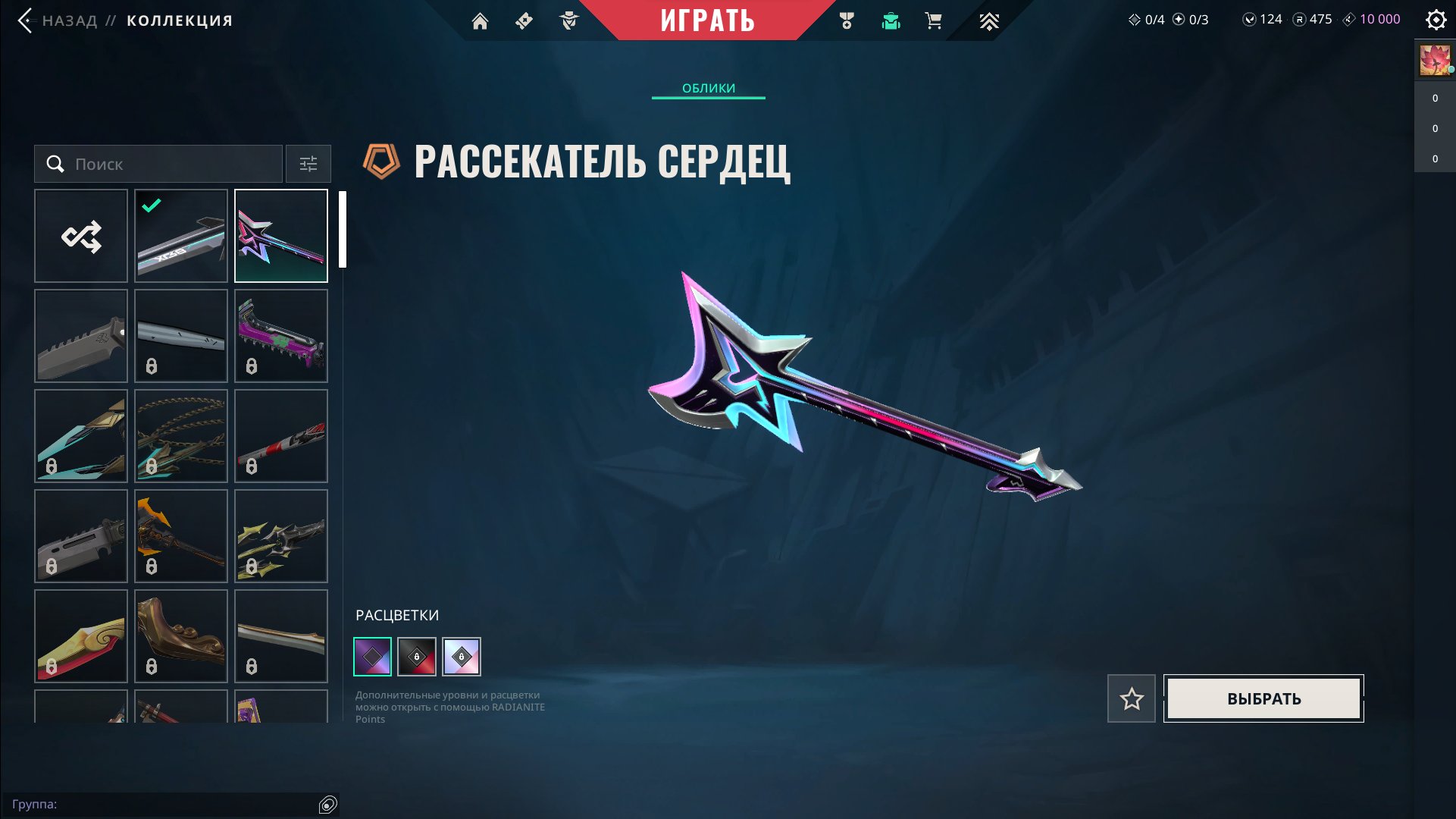
Task: Open the store via shopping cart icon
Action: (934, 20)
